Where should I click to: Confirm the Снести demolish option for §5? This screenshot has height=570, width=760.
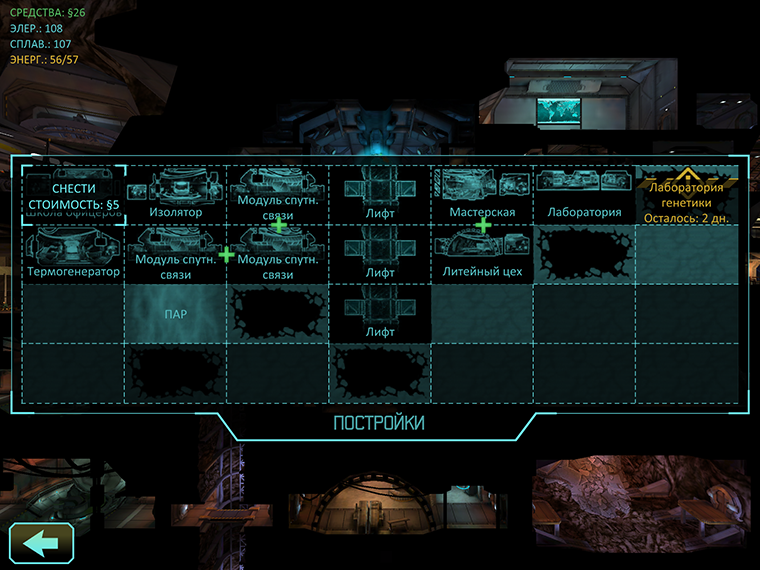coord(74,195)
